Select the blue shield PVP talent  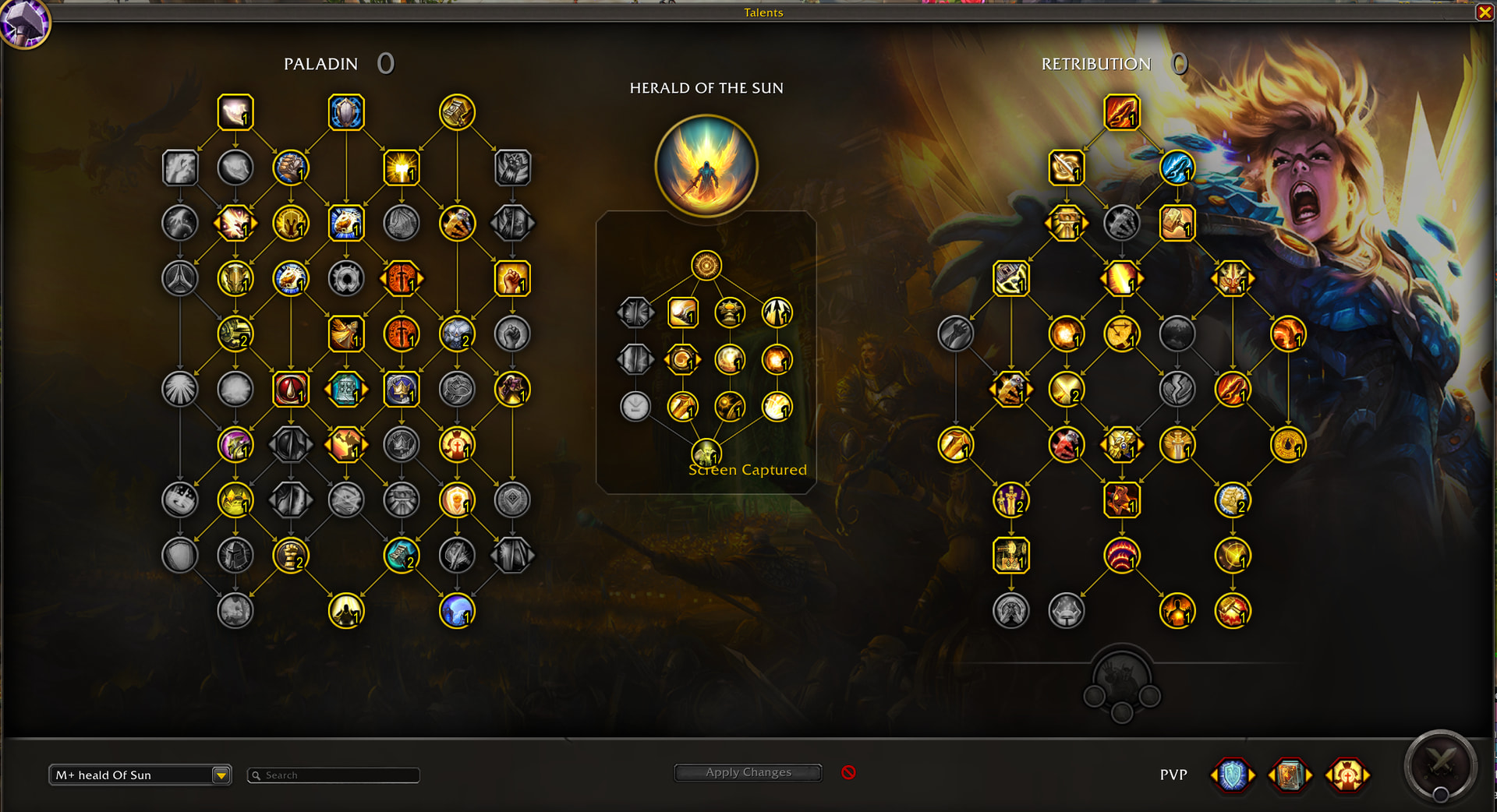[1233, 775]
